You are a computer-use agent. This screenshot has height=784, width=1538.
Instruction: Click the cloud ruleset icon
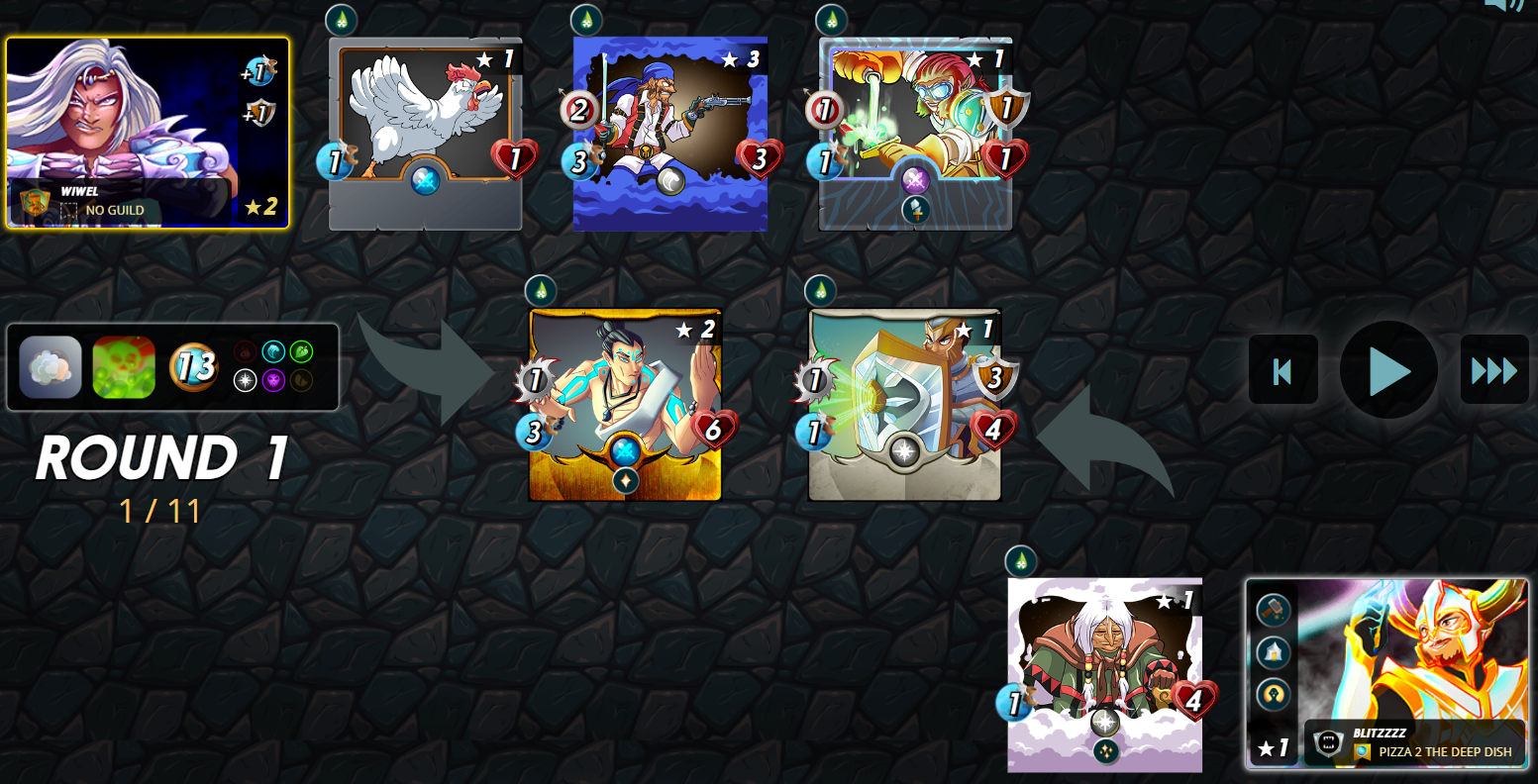(51, 365)
